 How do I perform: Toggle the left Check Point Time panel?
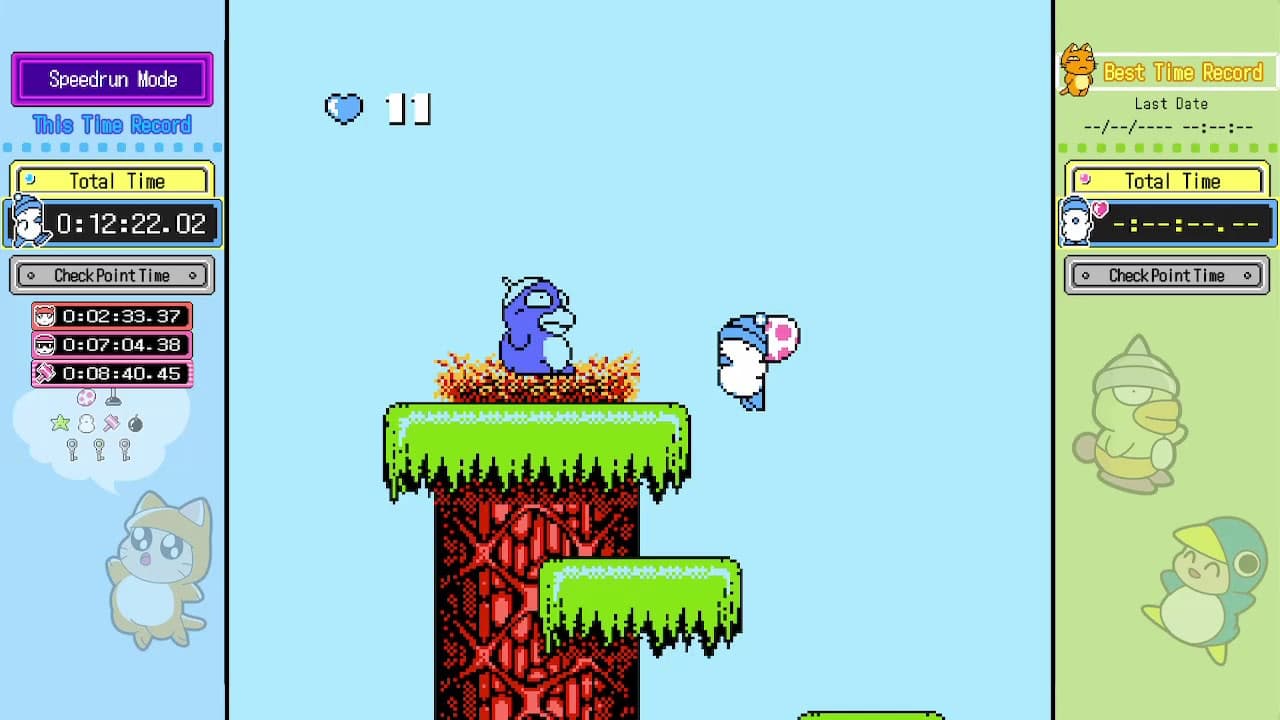click(112, 275)
